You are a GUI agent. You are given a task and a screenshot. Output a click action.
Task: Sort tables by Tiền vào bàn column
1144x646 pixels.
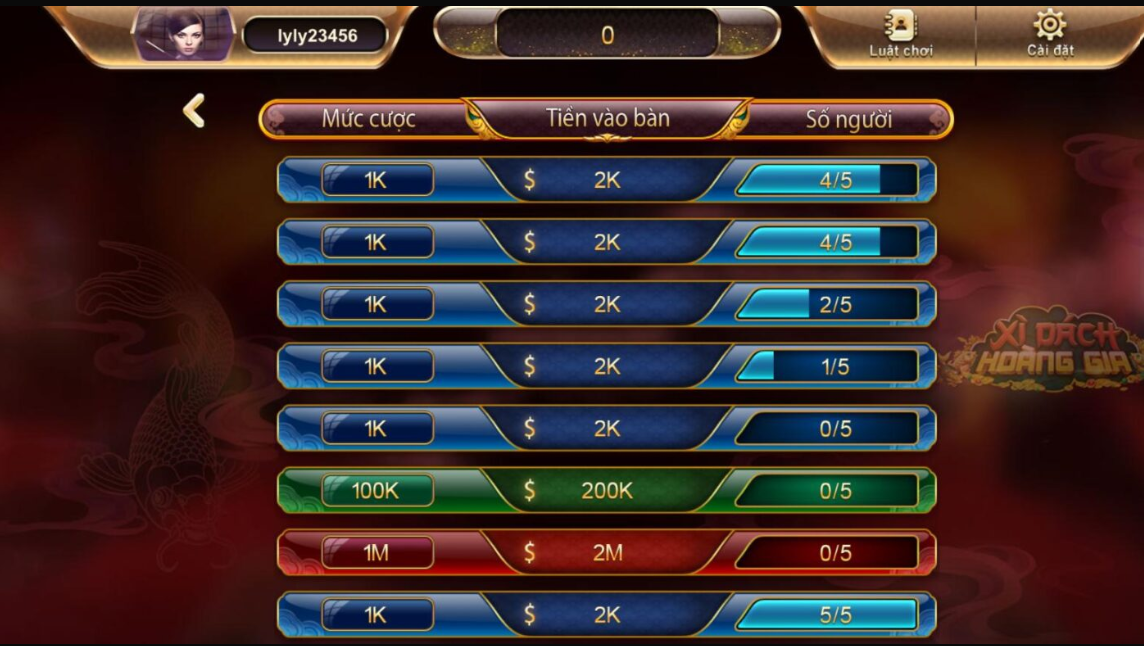click(x=607, y=118)
